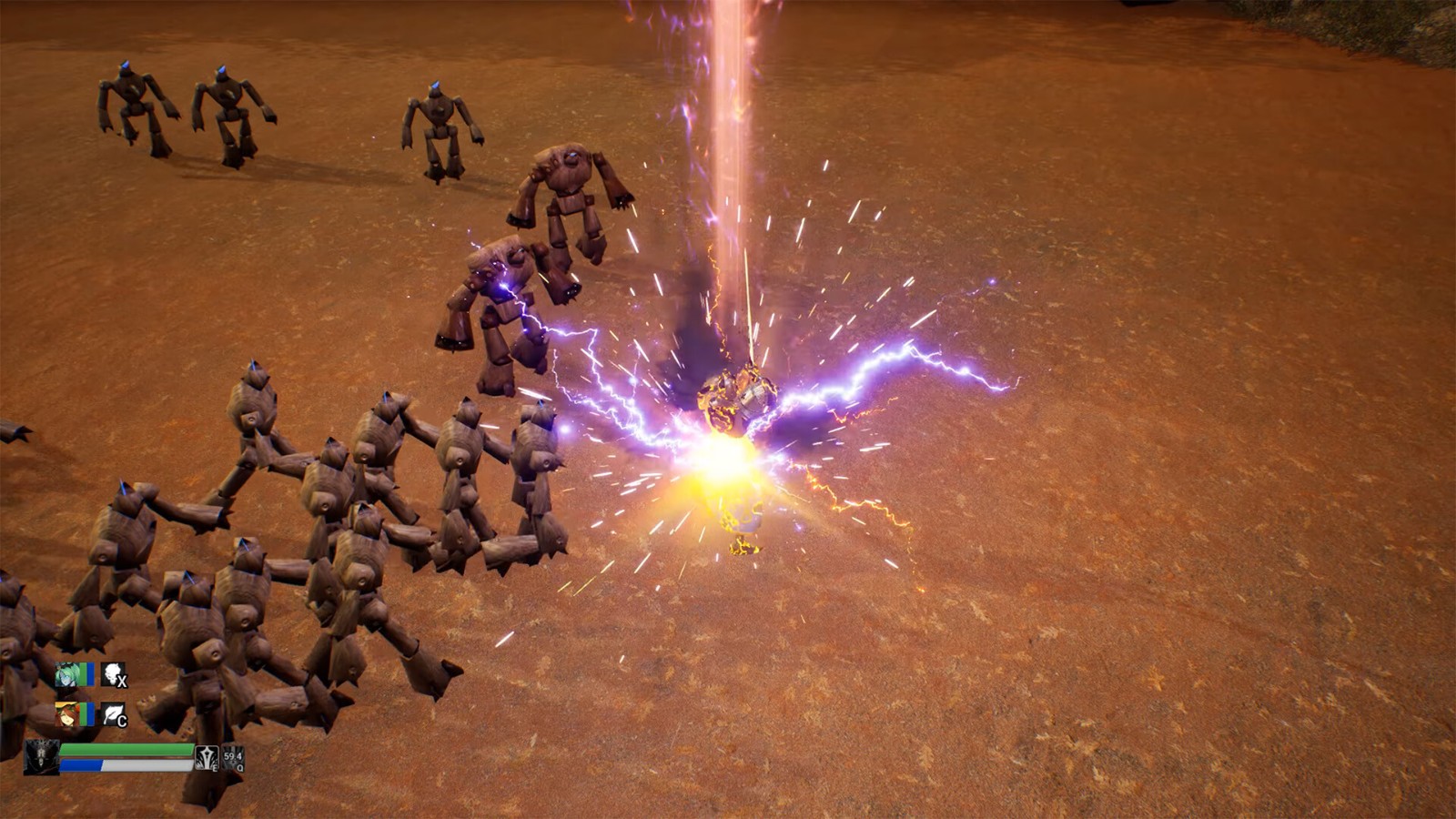Screen dimensions: 1456x819
Task: Click the dark main character portrait
Action: click(x=41, y=756)
